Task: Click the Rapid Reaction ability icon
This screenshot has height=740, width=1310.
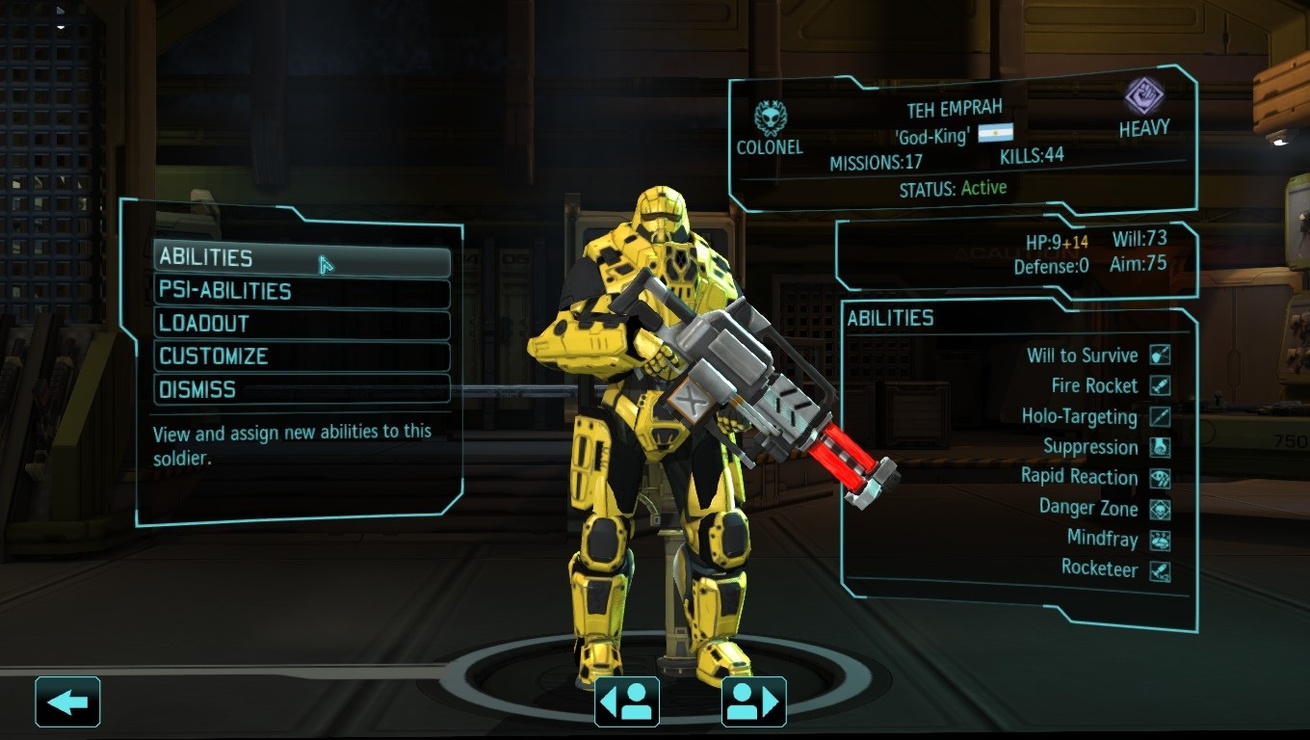Action: point(1160,478)
